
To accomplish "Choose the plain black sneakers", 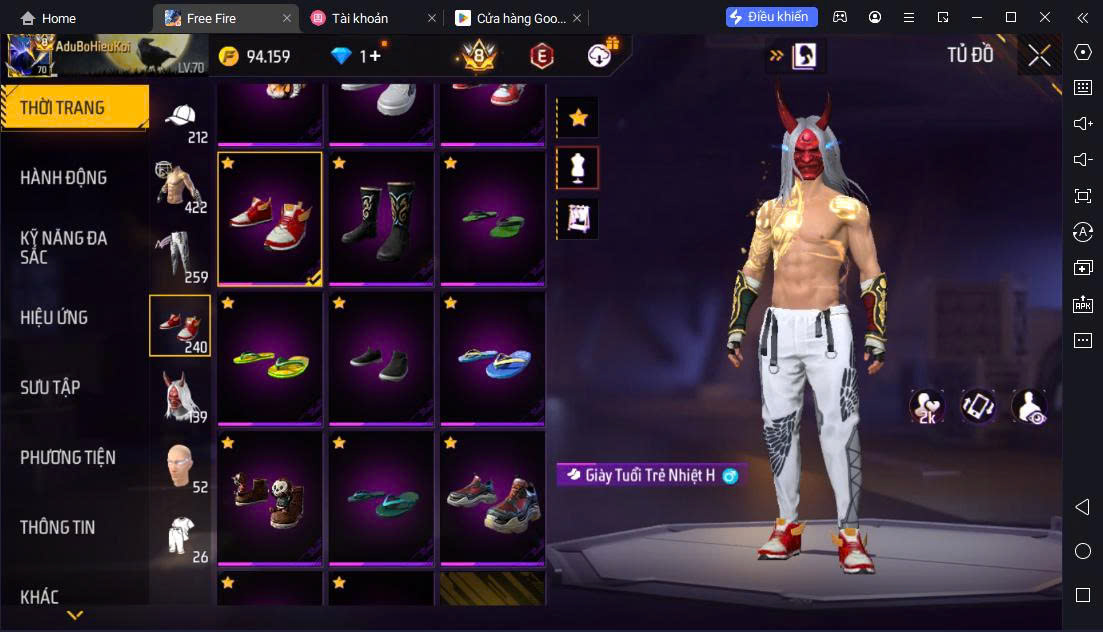I will coord(381,358).
